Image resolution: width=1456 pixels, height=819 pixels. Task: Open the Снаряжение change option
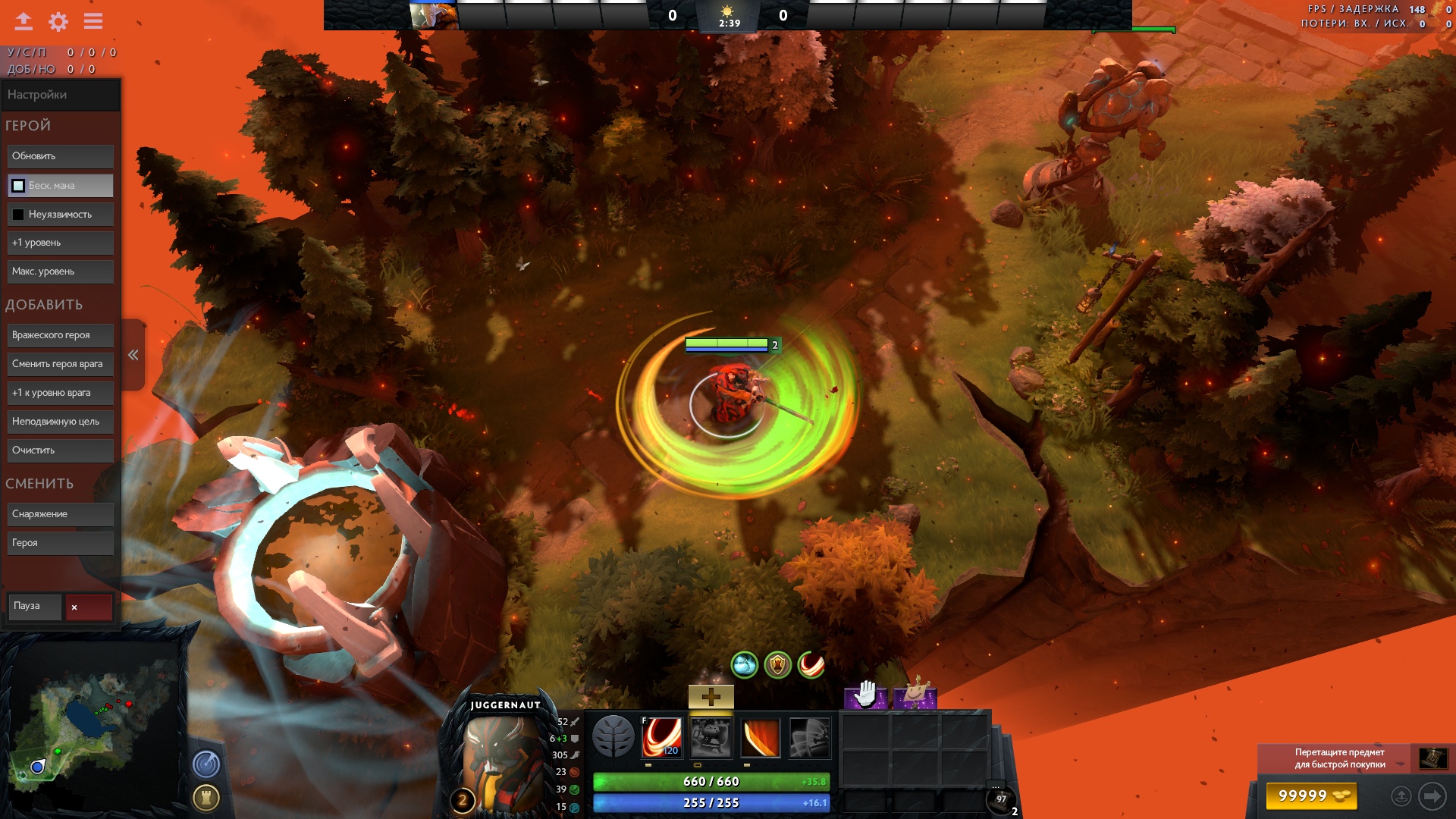click(x=60, y=514)
